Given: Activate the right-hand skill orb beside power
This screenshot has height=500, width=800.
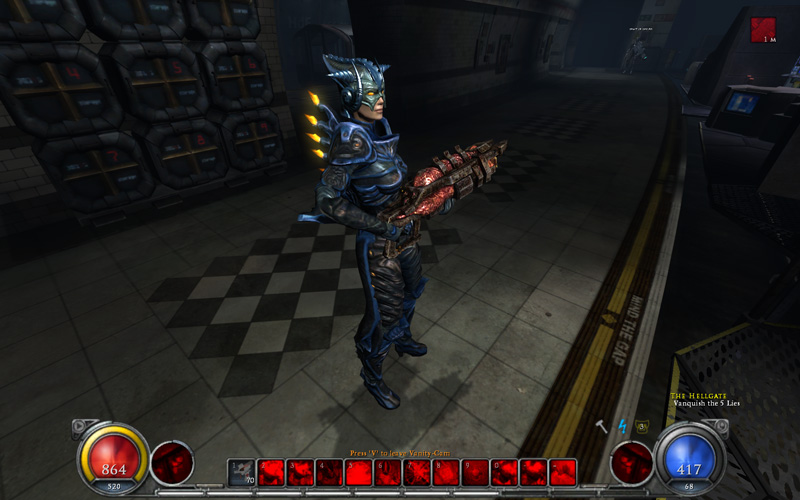Looking at the screenshot, I should click(x=631, y=464).
